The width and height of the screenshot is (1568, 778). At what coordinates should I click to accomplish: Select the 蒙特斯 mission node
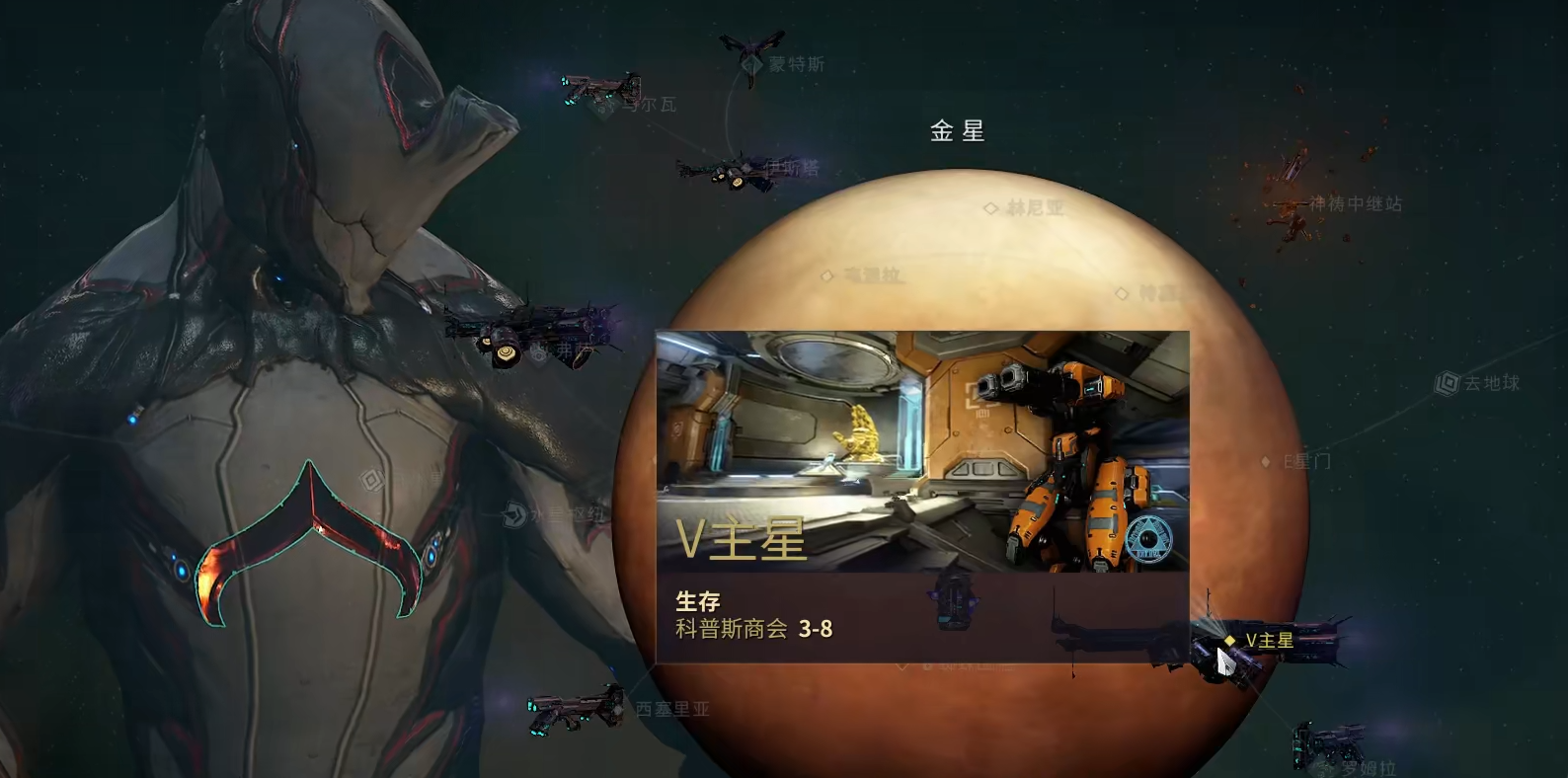tap(754, 64)
